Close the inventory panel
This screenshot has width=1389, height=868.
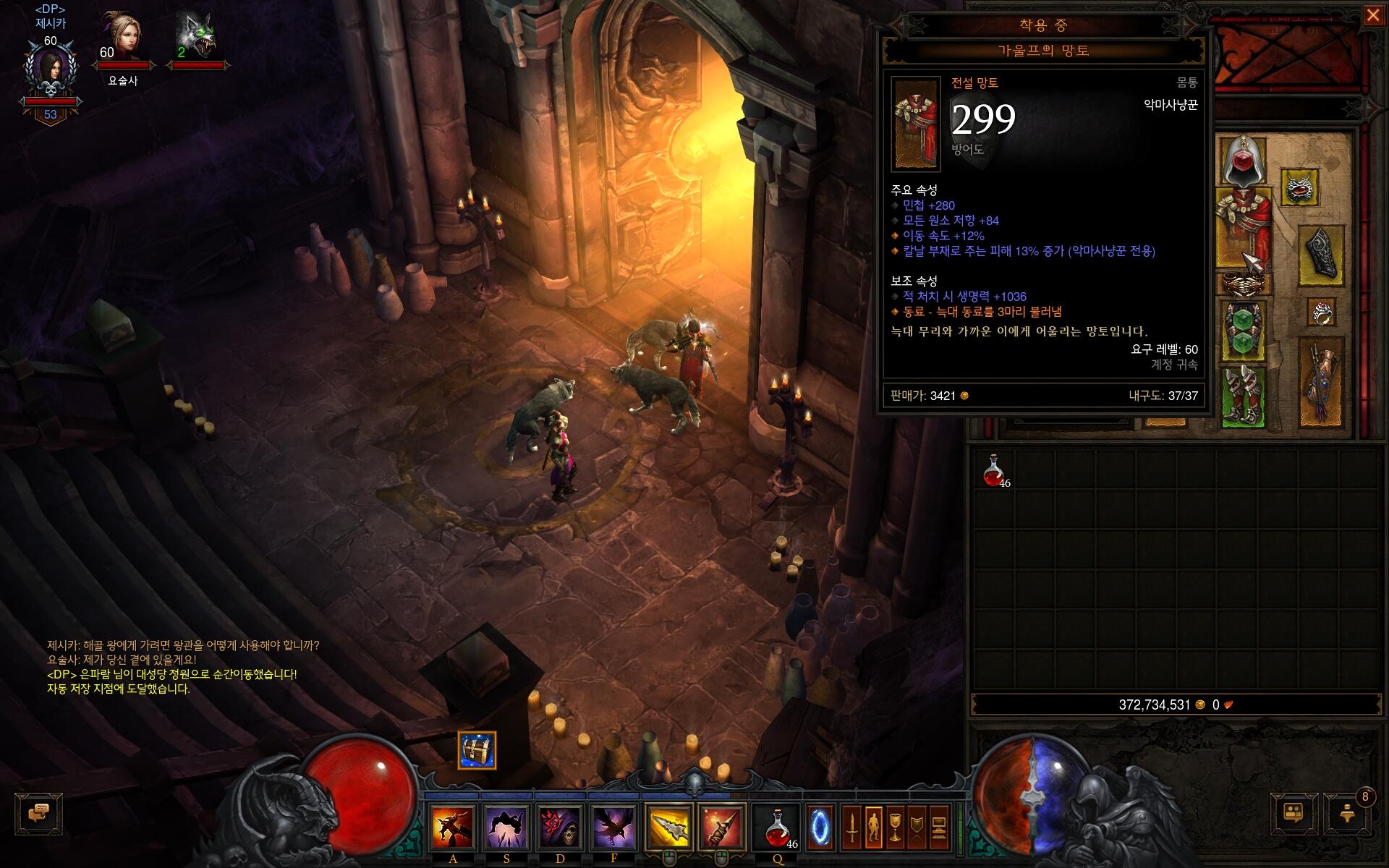click(1372, 15)
